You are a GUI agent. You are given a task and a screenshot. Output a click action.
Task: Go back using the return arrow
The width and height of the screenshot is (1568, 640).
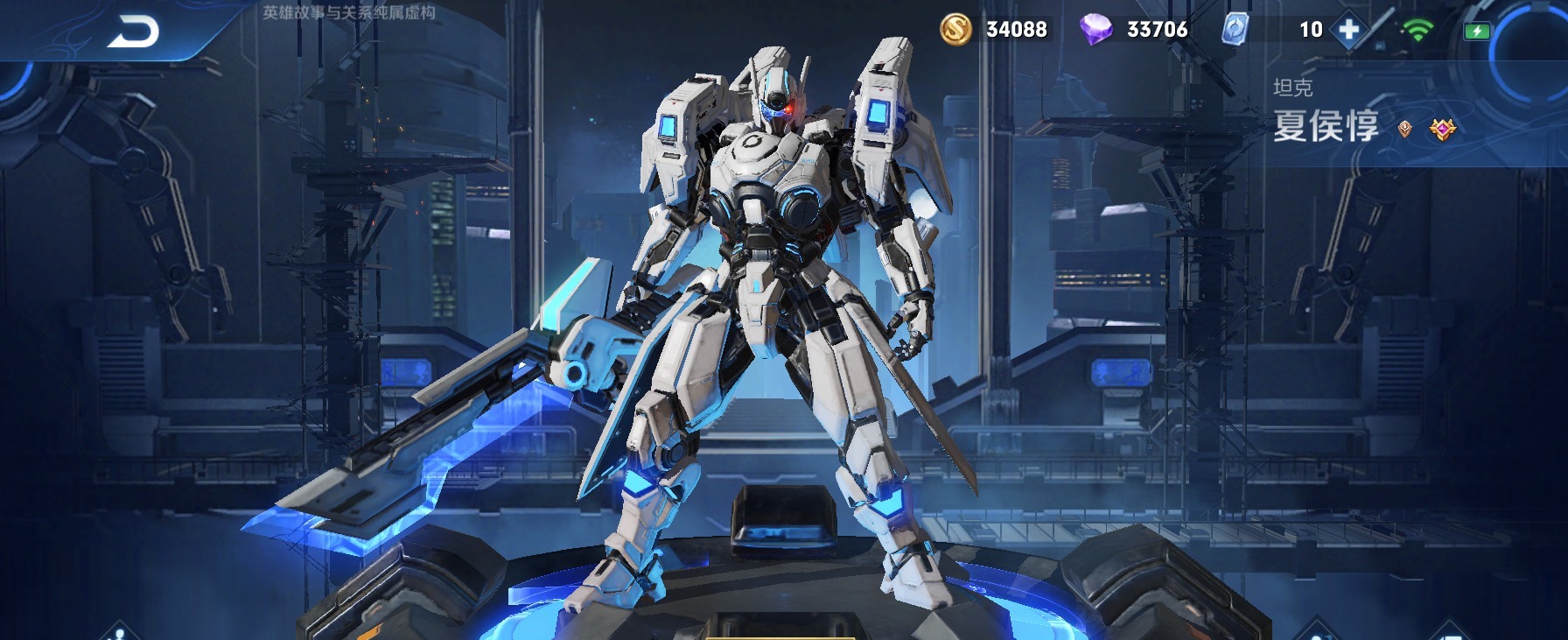(x=134, y=32)
